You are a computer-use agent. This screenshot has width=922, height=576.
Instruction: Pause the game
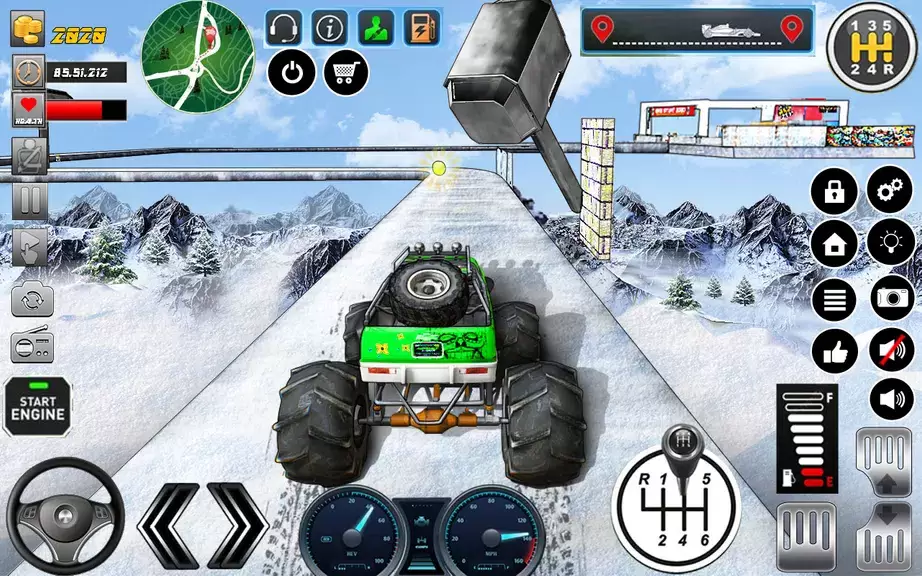pyautogui.click(x=29, y=201)
